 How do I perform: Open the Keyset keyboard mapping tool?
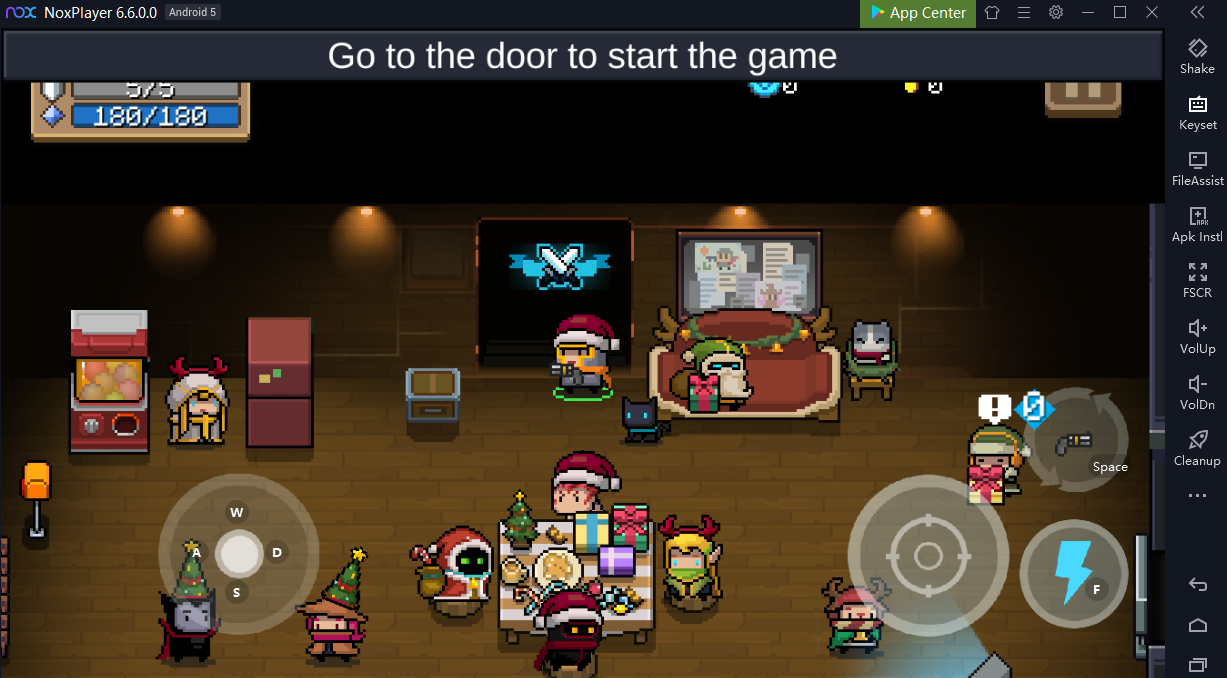click(x=1197, y=111)
